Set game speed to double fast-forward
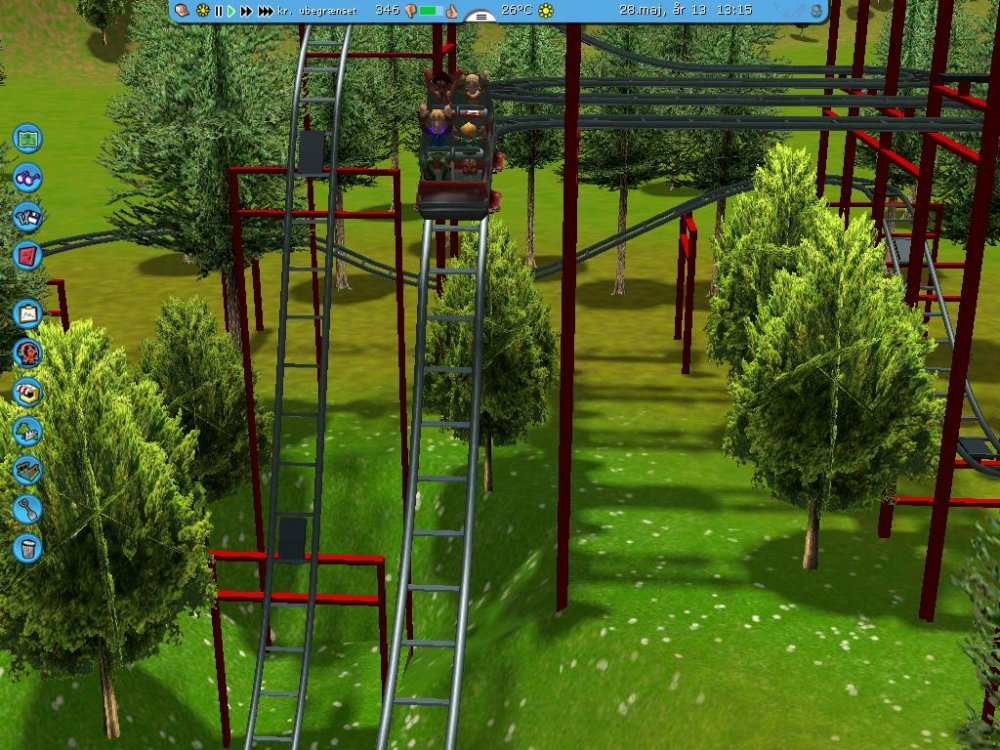Image resolution: width=1000 pixels, height=750 pixels. tap(246, 11)
